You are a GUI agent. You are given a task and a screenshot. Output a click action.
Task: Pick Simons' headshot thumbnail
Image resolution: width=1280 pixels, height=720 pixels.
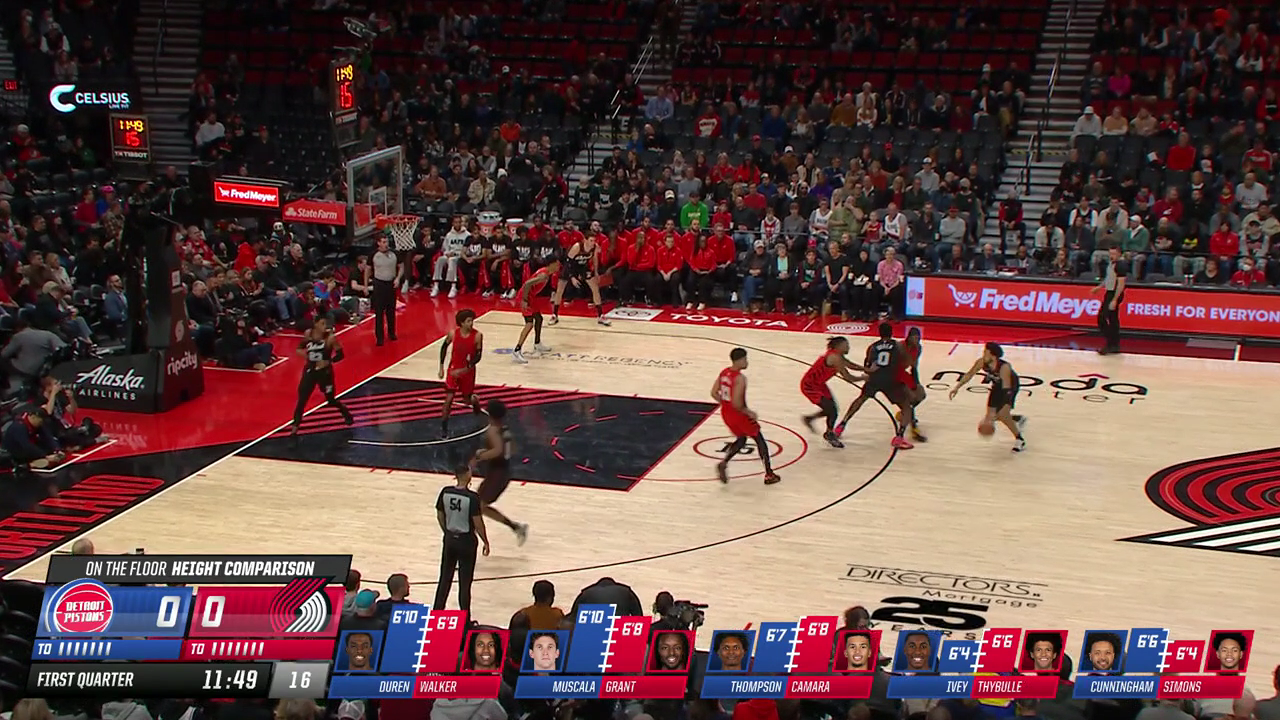click(x=1229, y=651)
